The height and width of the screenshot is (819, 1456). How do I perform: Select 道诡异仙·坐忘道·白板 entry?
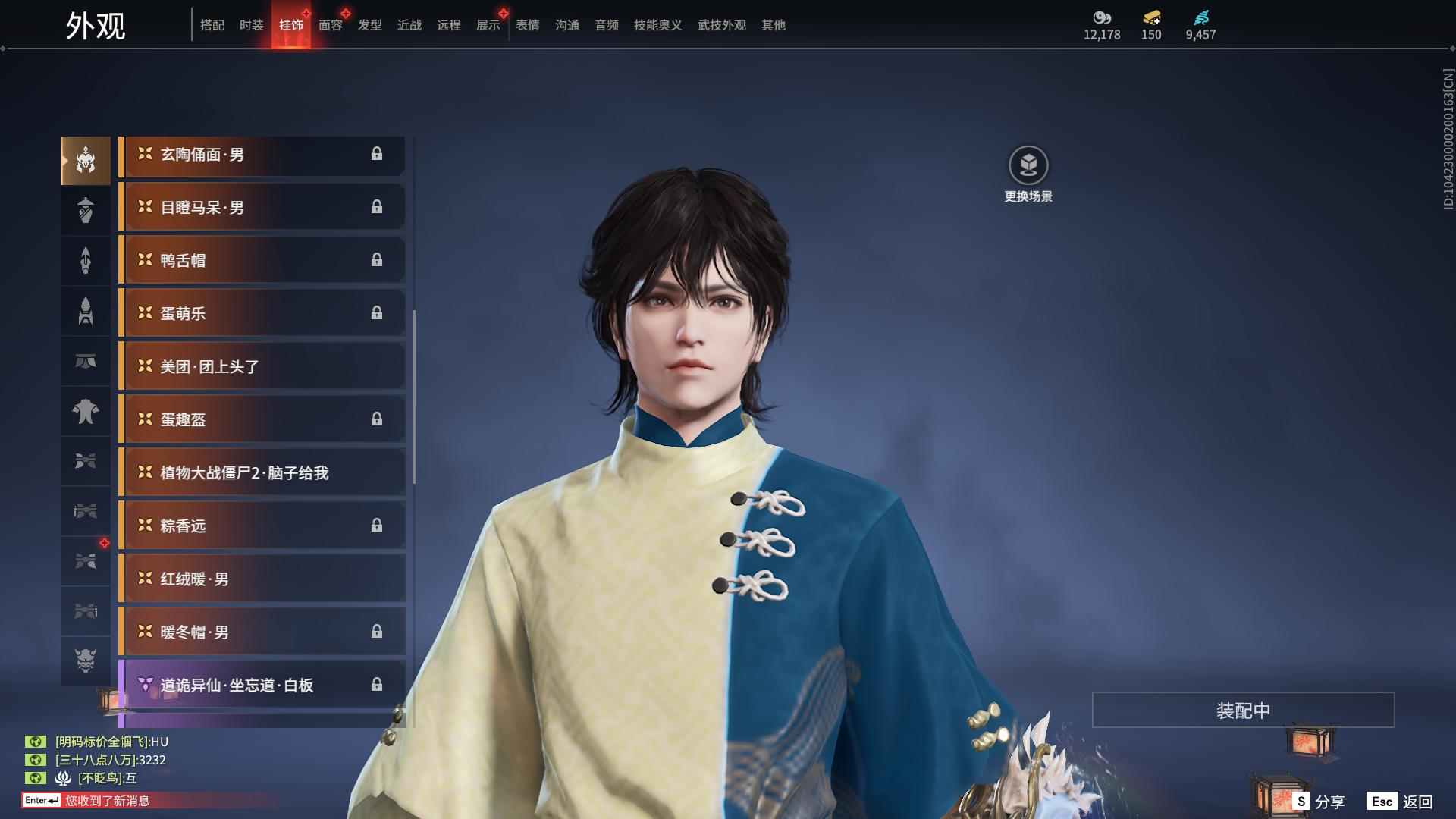click(x=262, y=686)
